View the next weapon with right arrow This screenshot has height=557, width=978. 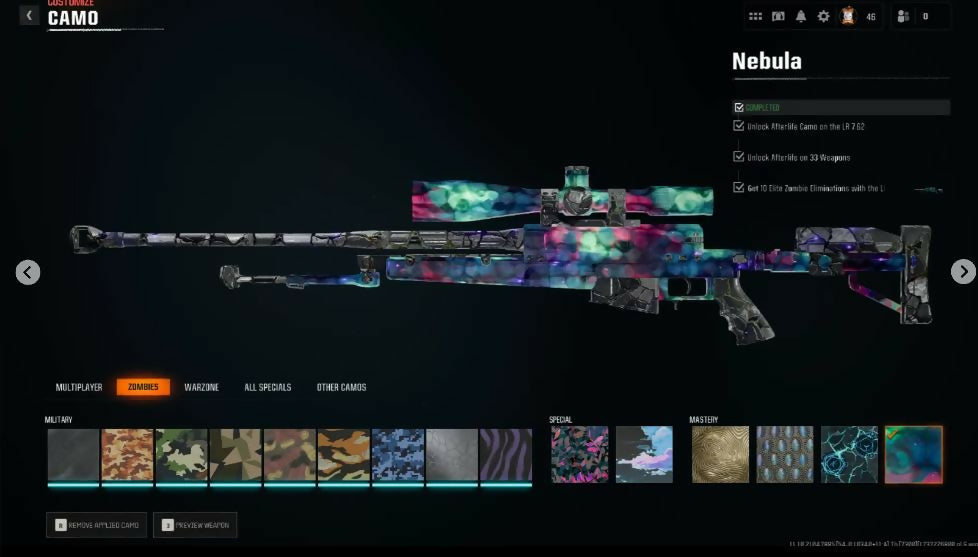tap(962, 272)
